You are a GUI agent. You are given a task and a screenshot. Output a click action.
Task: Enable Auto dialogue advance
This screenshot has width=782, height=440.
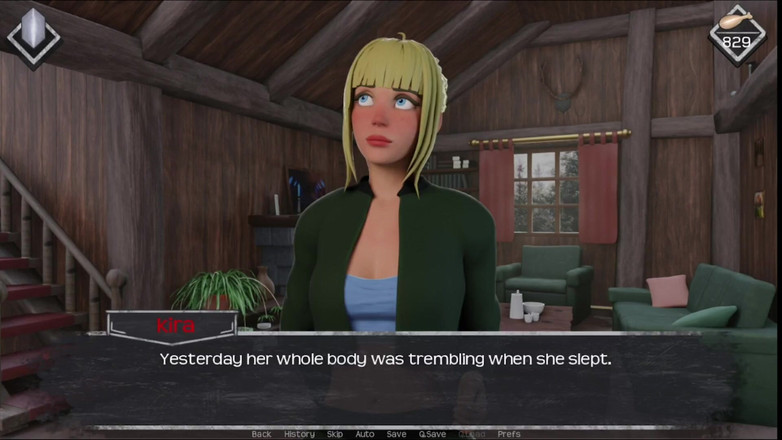coord(365,434)
